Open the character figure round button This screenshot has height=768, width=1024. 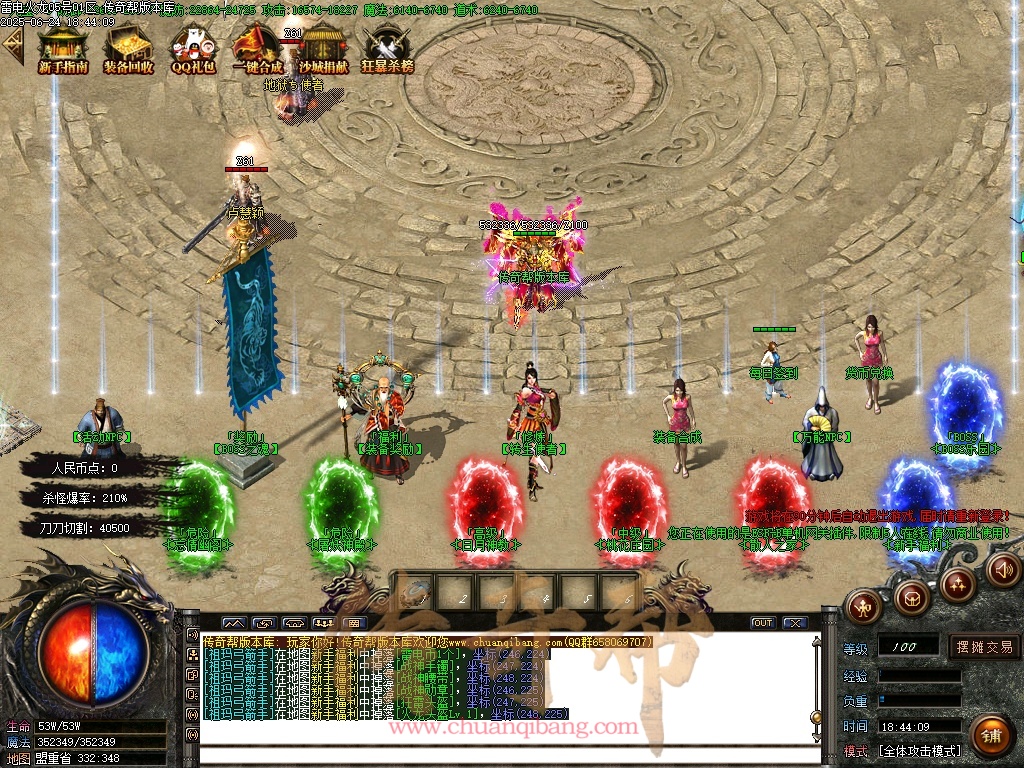862,605
